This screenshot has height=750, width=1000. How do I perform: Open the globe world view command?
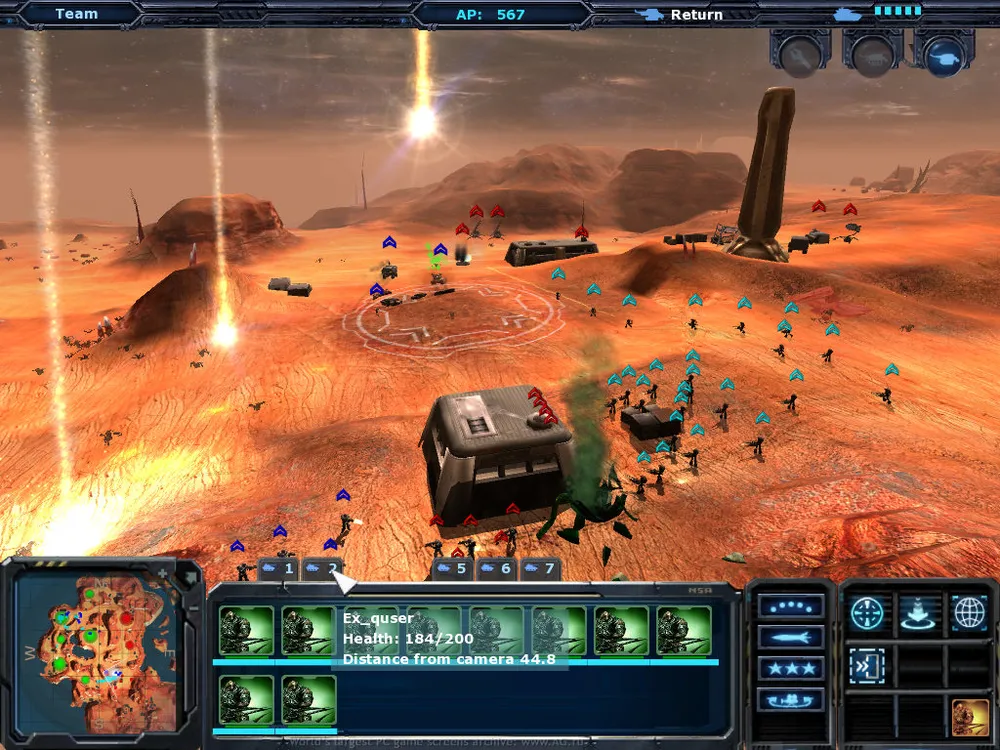click(969, 613)
